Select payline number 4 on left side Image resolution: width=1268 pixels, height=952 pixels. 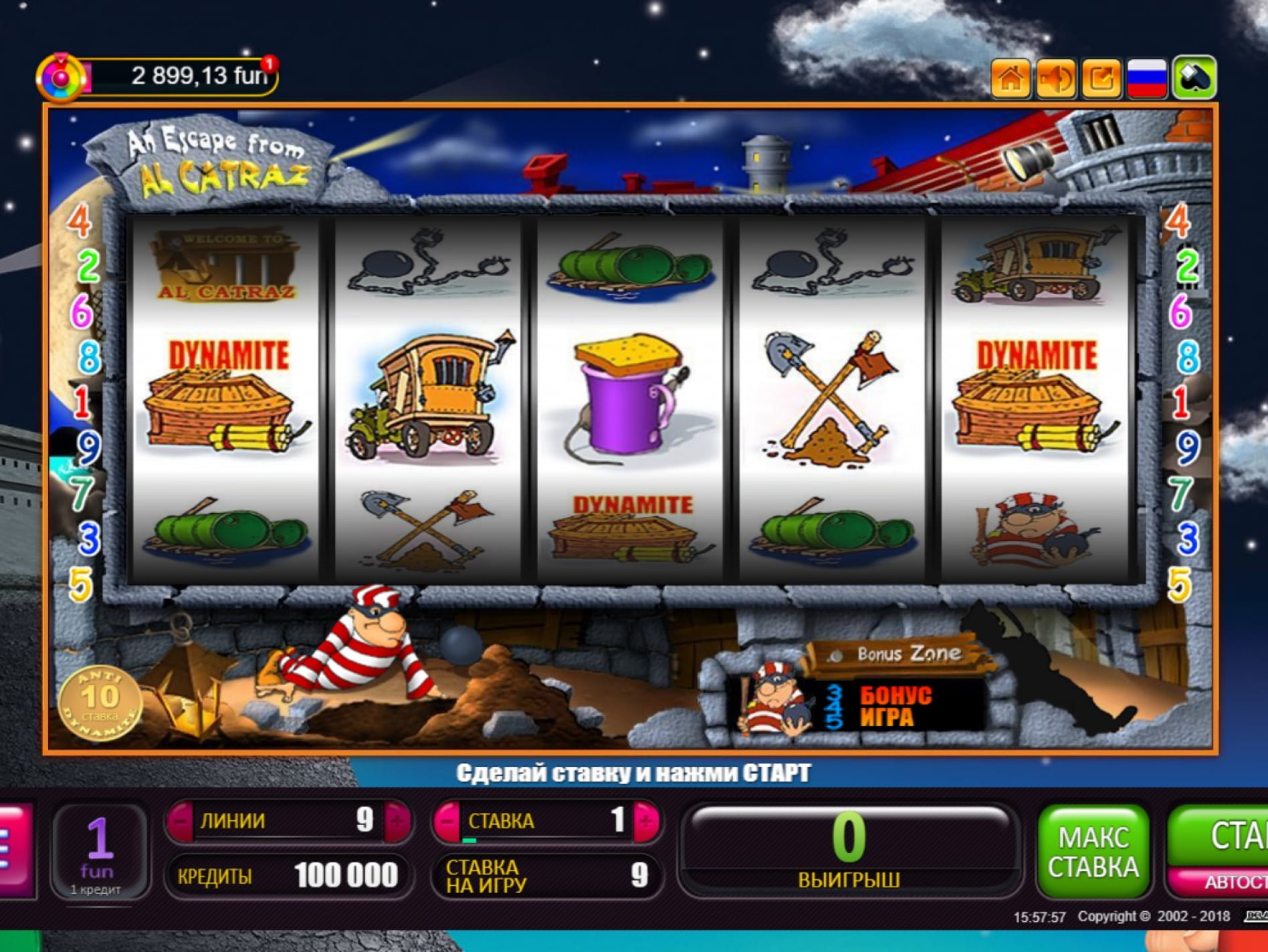[x=80, y=221]
